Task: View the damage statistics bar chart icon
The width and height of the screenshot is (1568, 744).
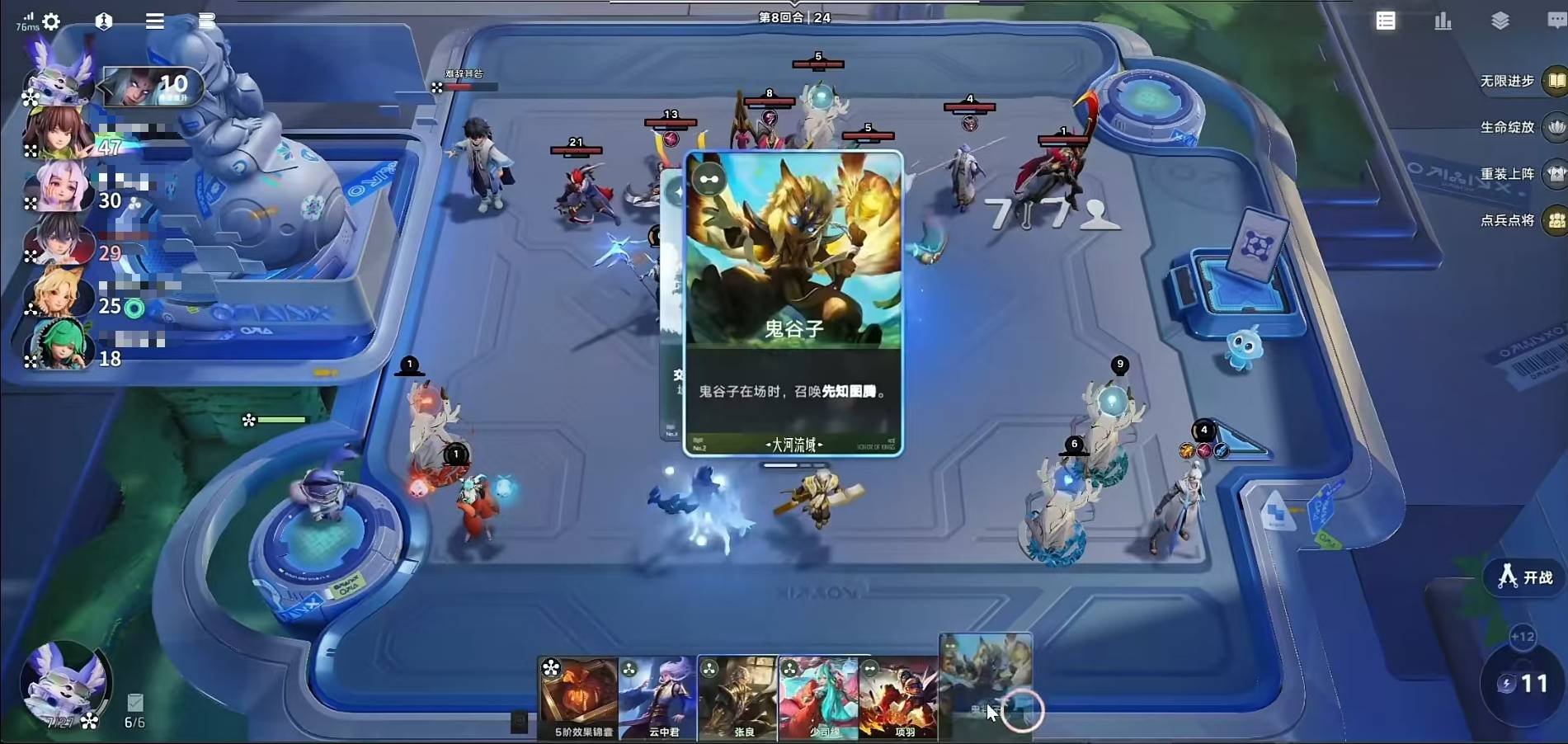Action: pos(1442,21)
